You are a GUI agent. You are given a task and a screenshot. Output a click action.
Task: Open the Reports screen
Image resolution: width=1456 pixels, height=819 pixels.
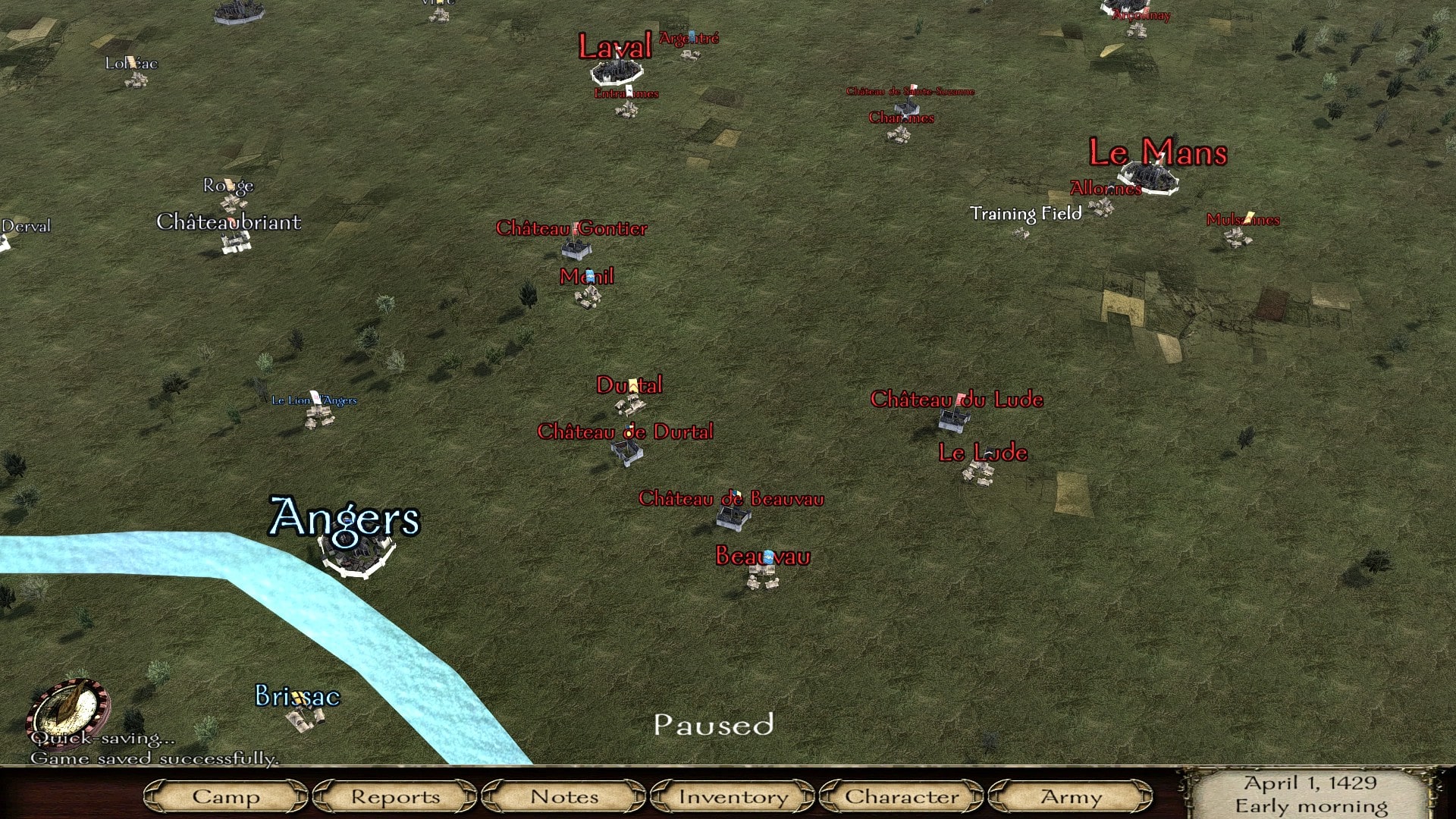395,797
